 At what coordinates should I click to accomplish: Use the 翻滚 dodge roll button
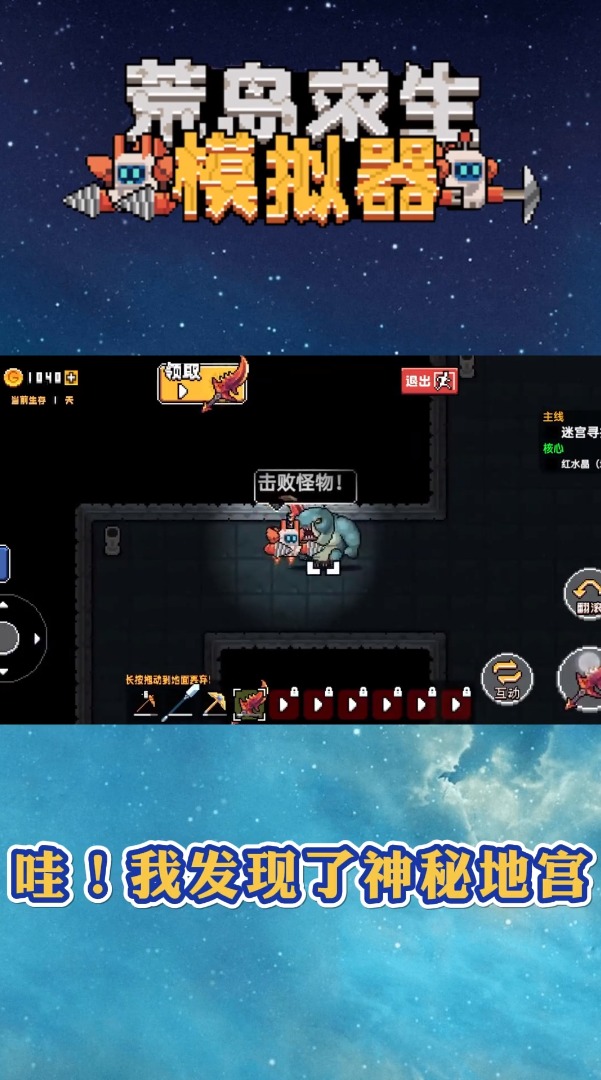(x=584, y=594)
